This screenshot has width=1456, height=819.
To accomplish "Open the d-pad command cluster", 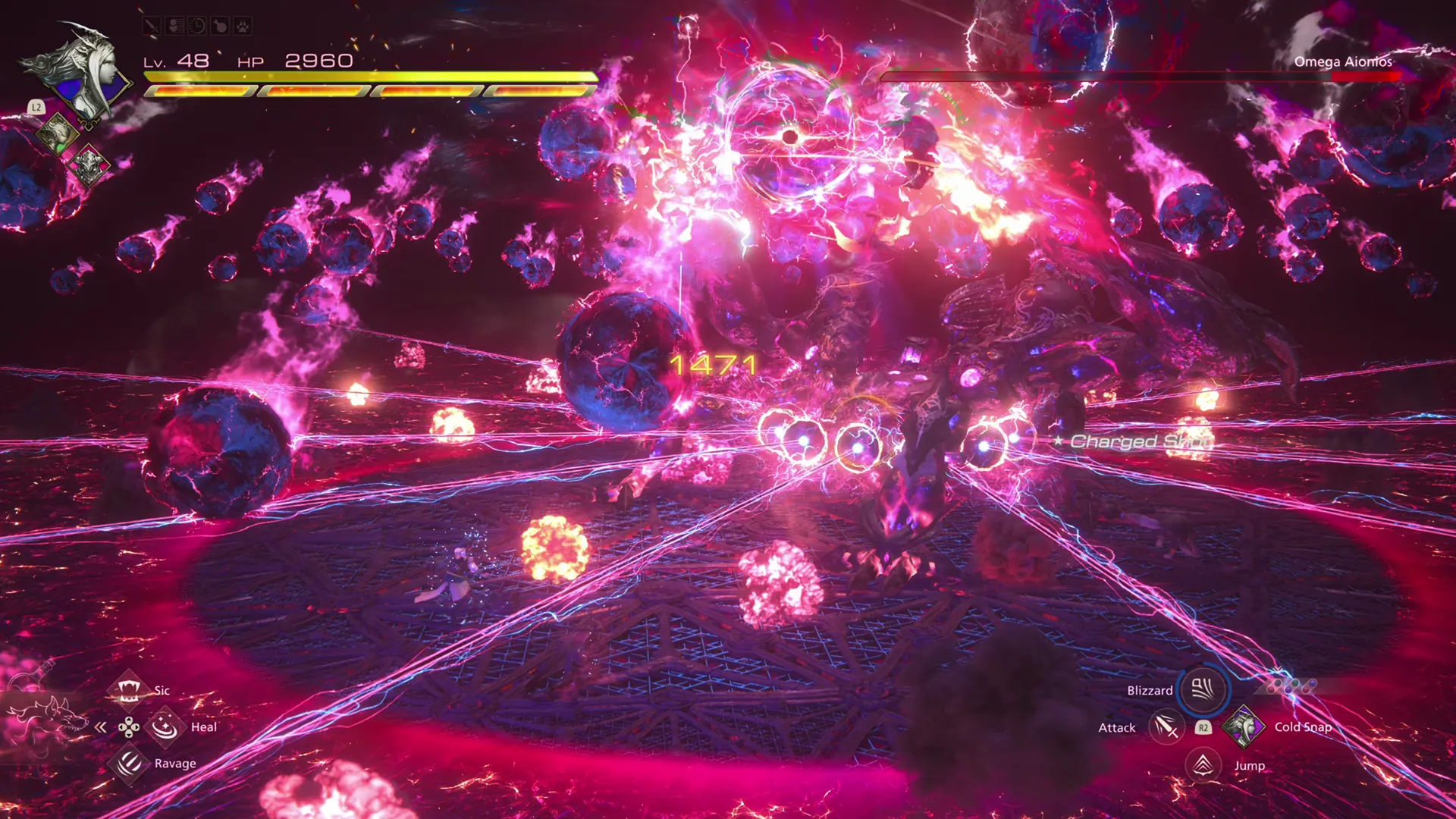I will point(129,727).
